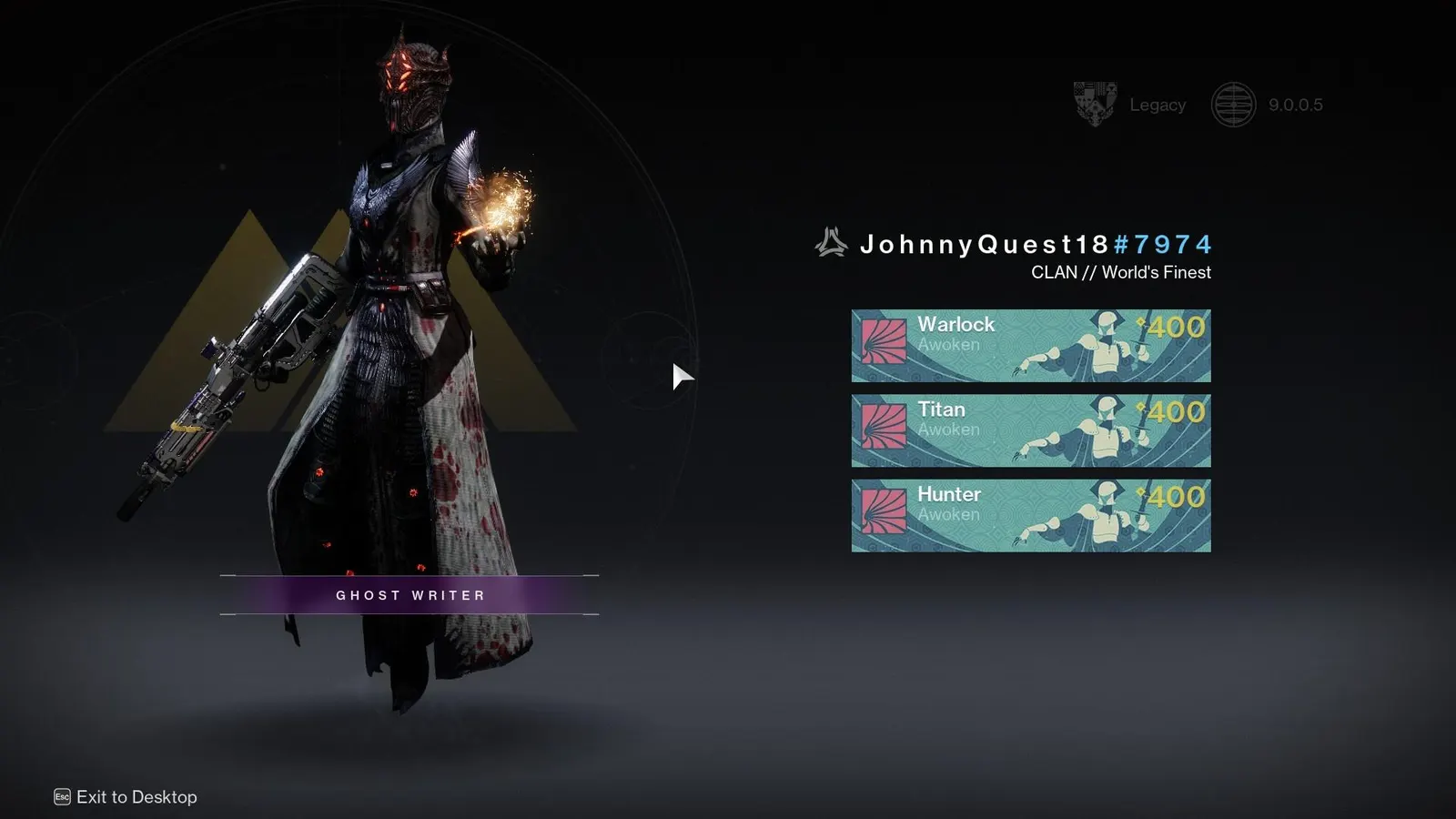Select the Titan character card
This screenshot has height=819, width=1456.
click(1028, 430)
